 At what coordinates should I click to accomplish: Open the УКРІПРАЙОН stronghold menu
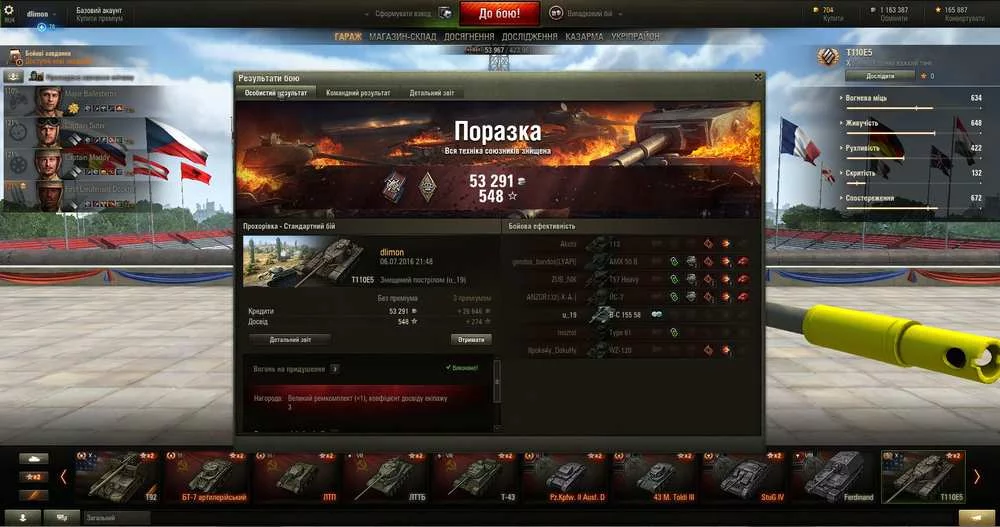[634, 37]
